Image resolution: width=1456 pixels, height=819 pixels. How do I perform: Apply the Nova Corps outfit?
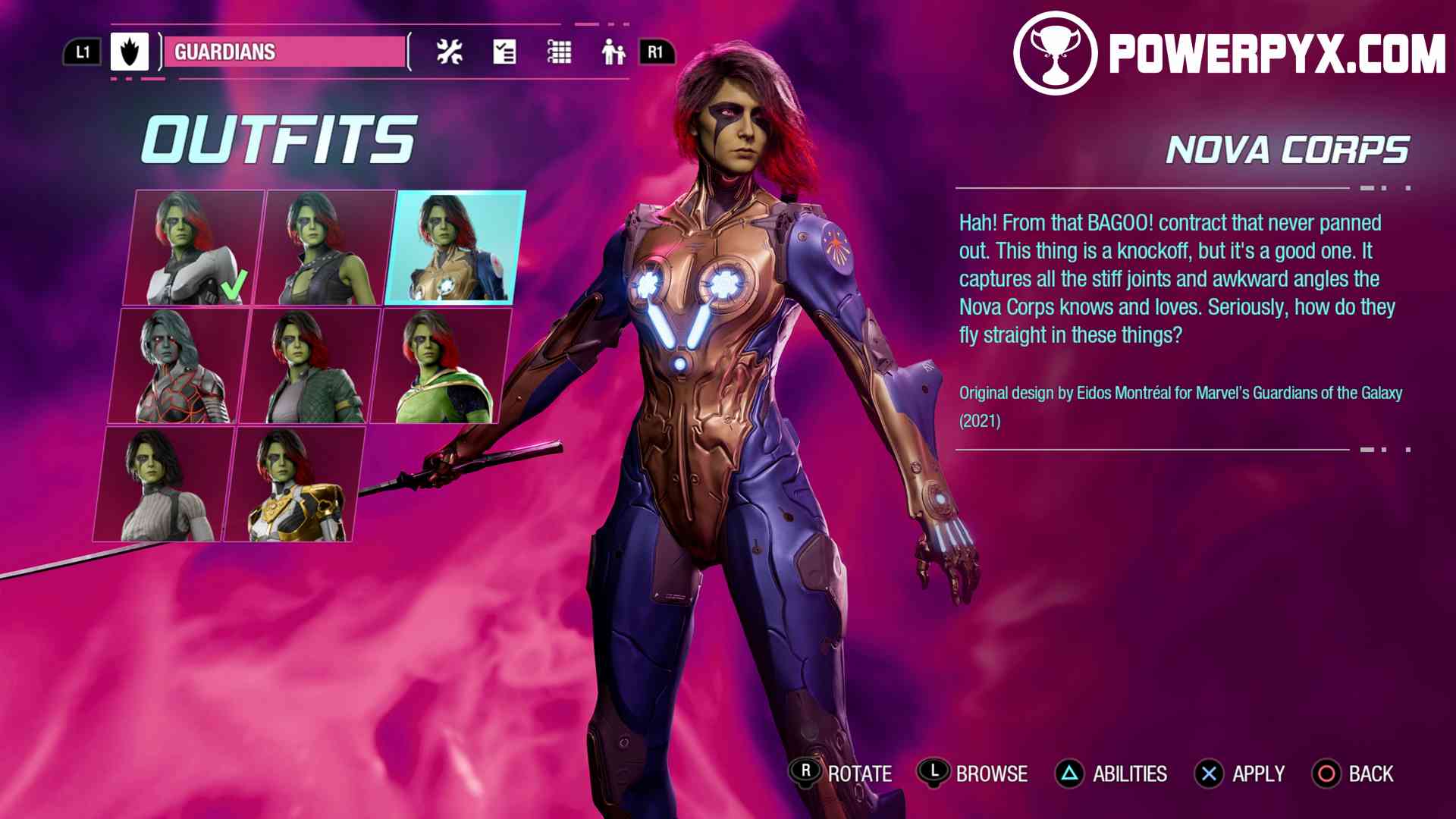[x=1210, y=774]
